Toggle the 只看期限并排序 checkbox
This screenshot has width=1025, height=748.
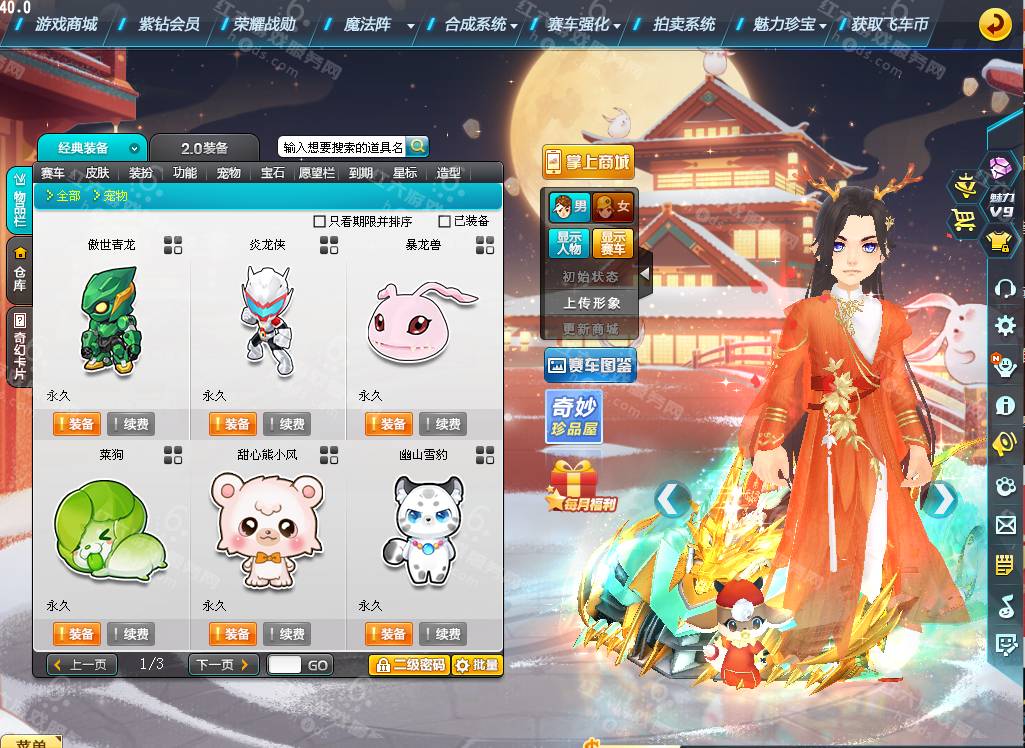click(320, 221)
